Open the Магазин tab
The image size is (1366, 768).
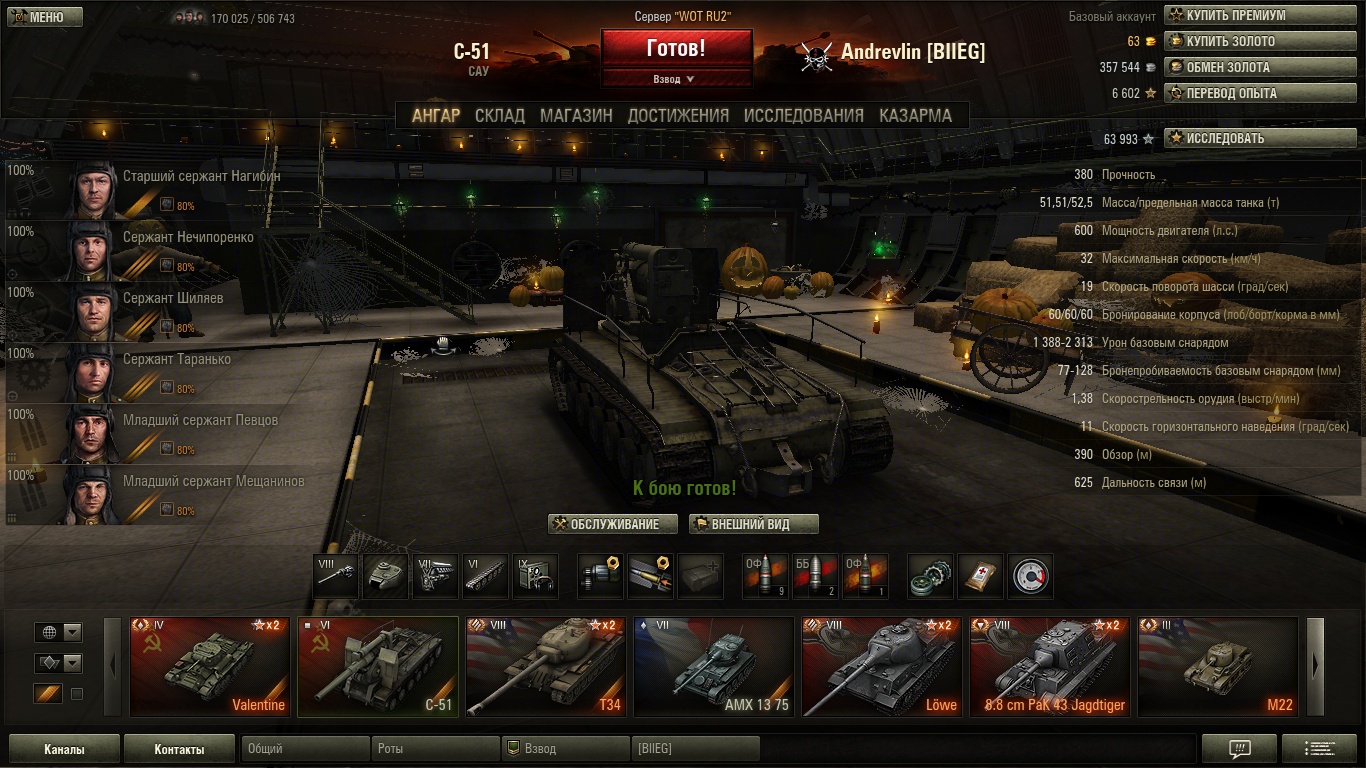click(x=576, y=116)
